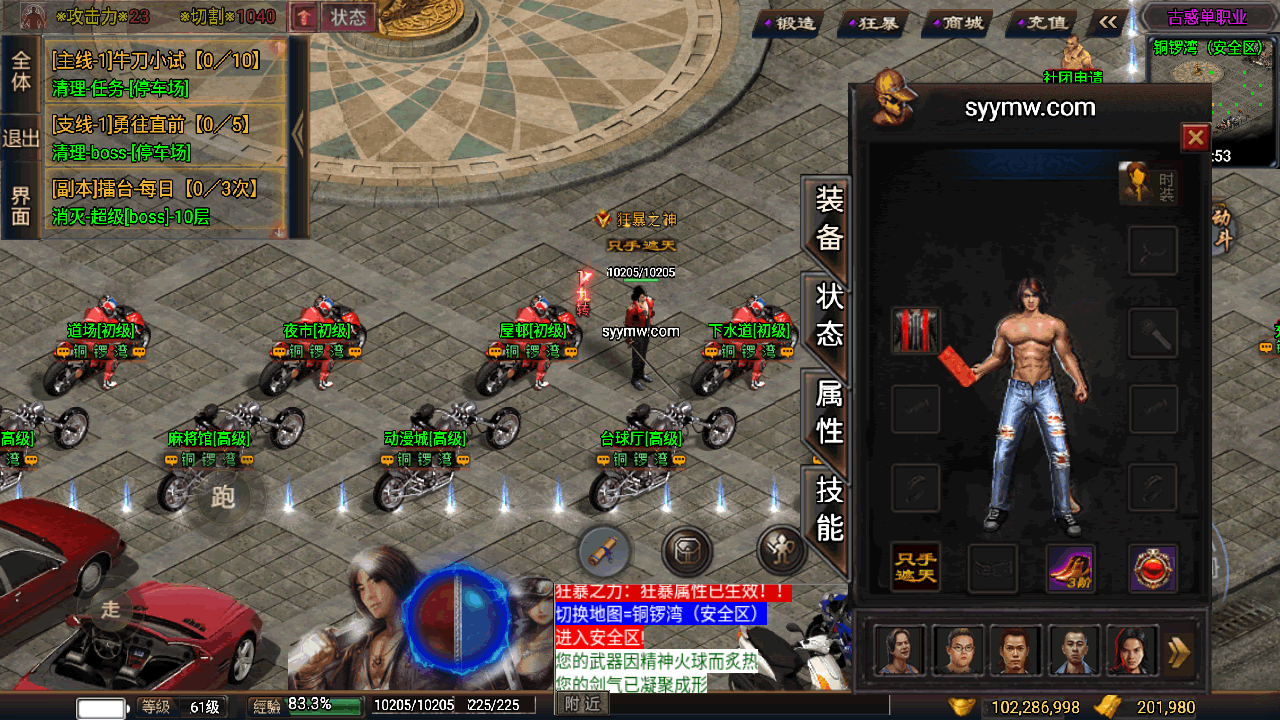
Task: Open the 商城 shop
Action: point(957,22)
